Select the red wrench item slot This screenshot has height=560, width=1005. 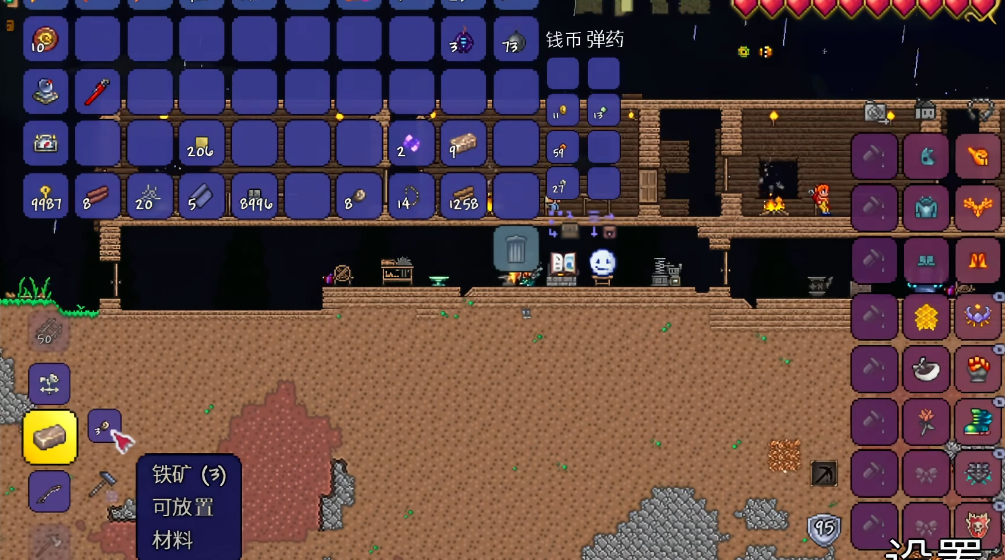pos(98,92)
